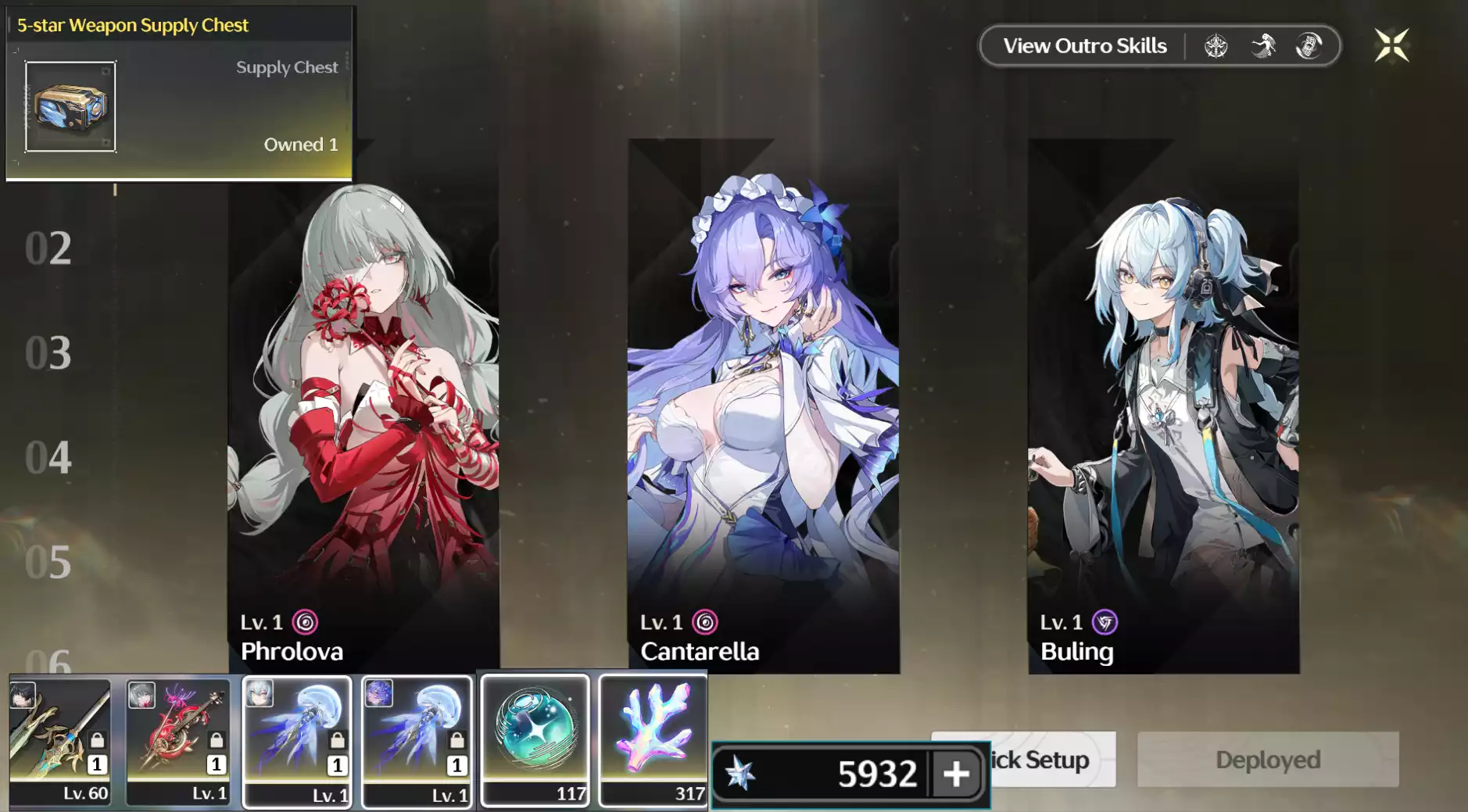This screenshot has height=812, width=1468.
Task: Select the mermaid outro skill icon
Action: point(1263,46)
